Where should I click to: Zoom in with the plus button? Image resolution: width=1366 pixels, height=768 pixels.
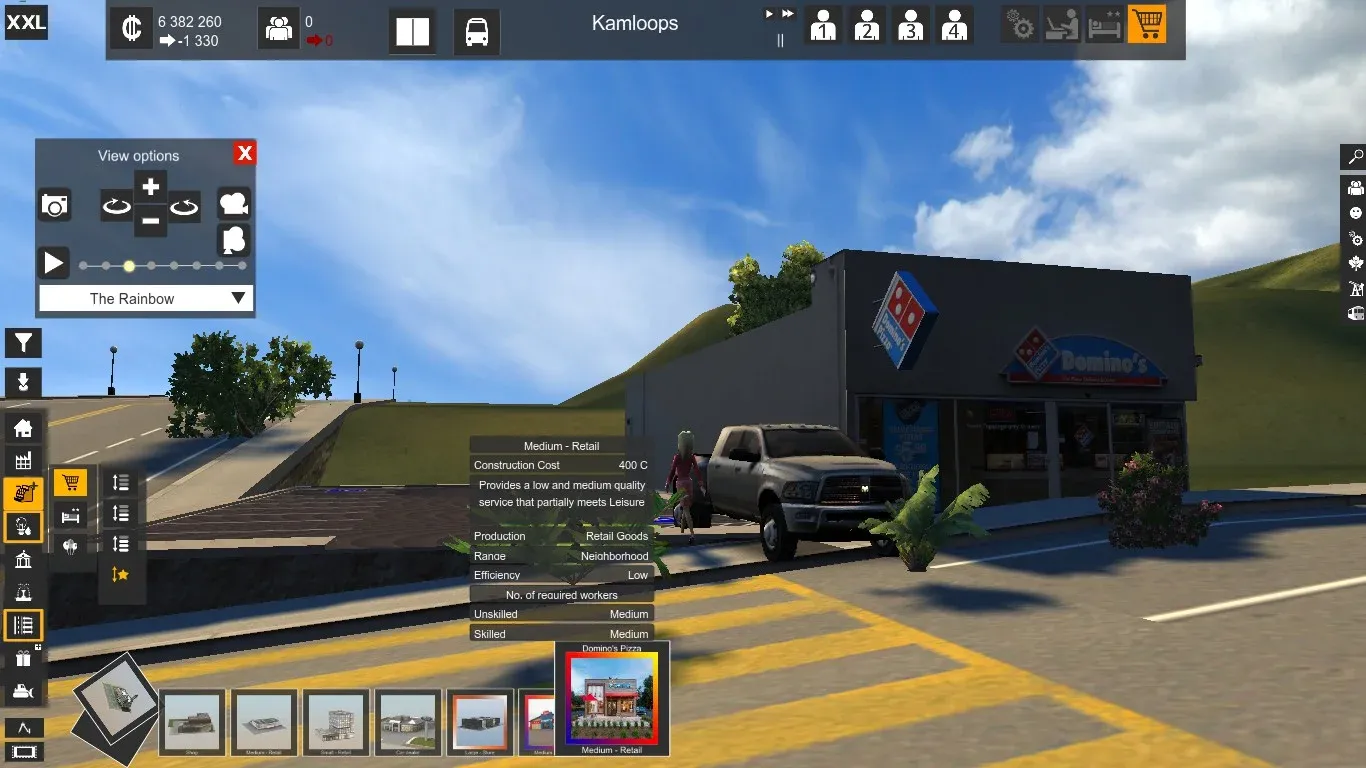(150, 186)
